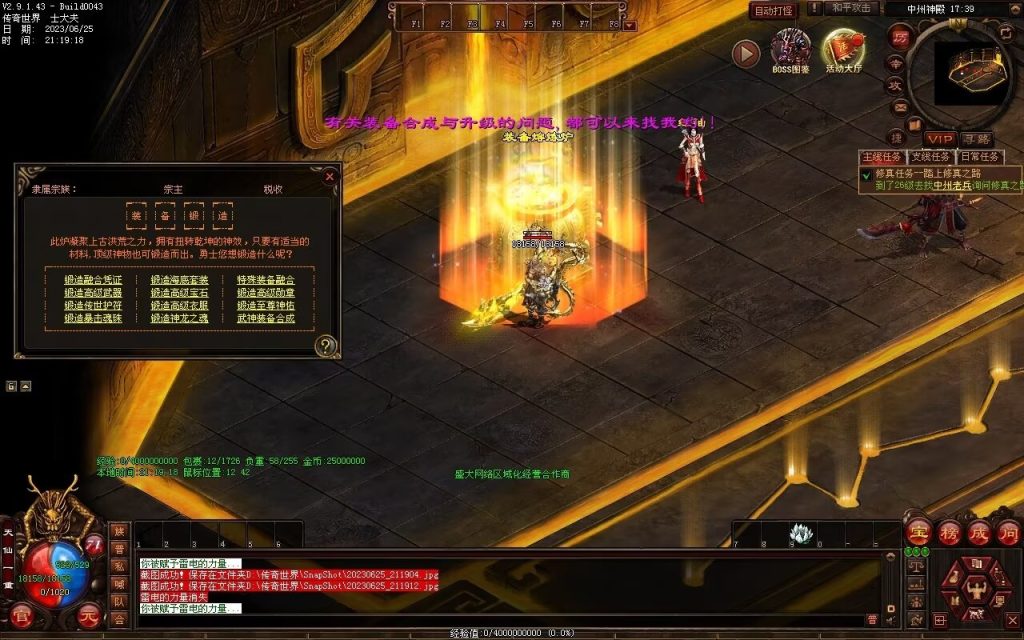Open the VIP panel
This screenshot has height=640, width=1024.
(939, 139)
